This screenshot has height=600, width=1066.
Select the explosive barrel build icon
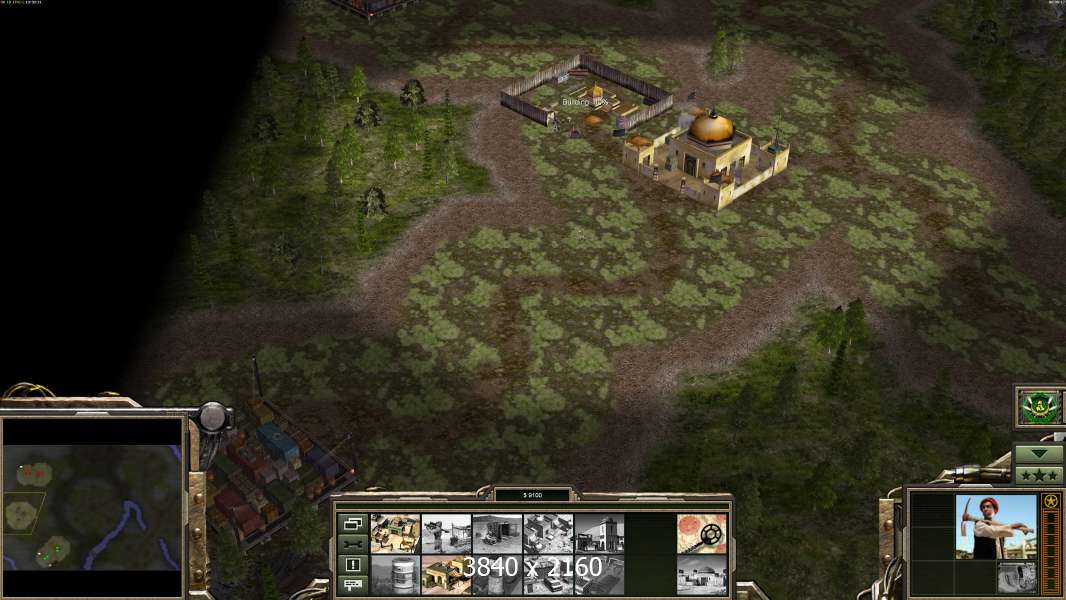(x=396, y=574)
